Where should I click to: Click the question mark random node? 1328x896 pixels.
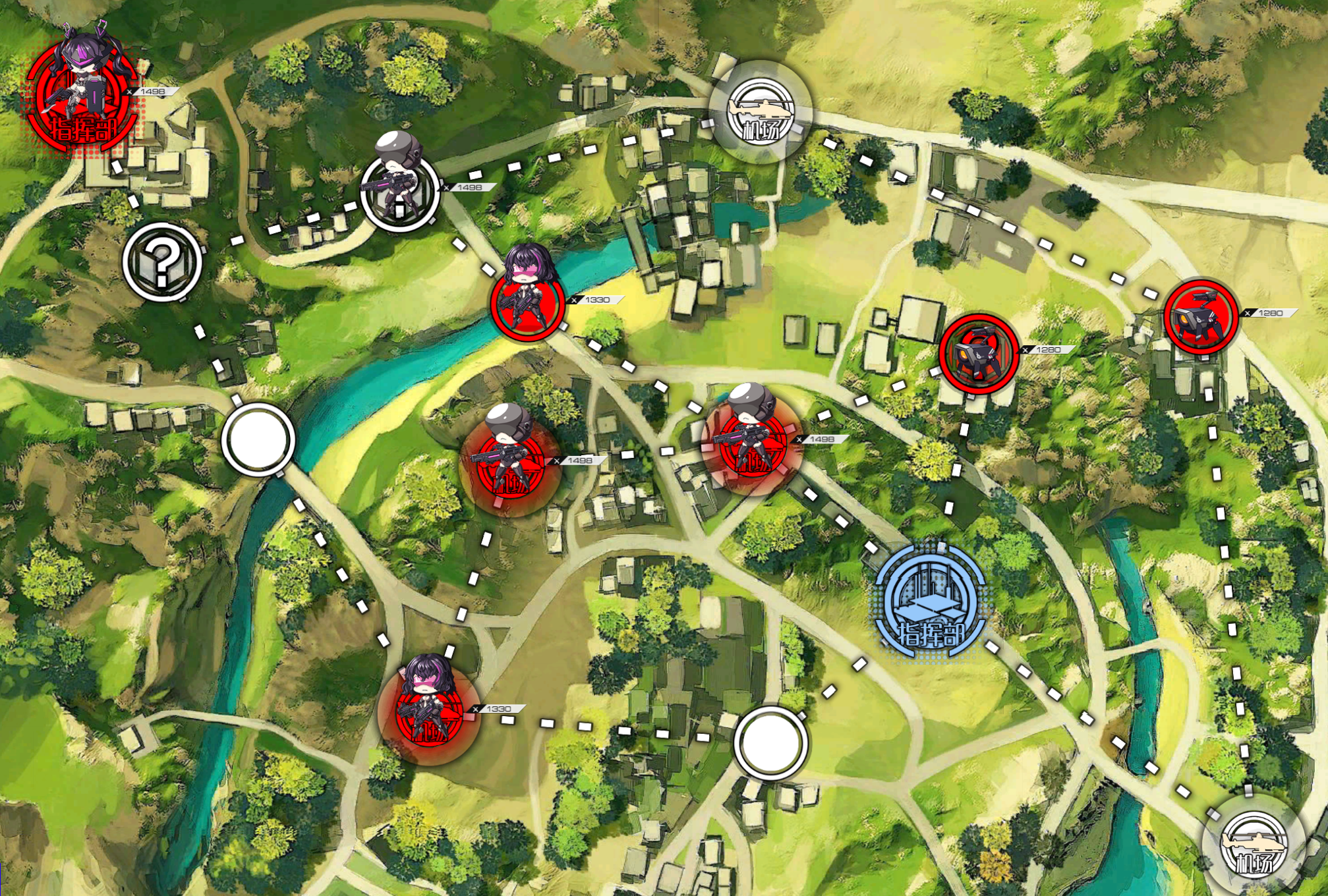(162, 262)
